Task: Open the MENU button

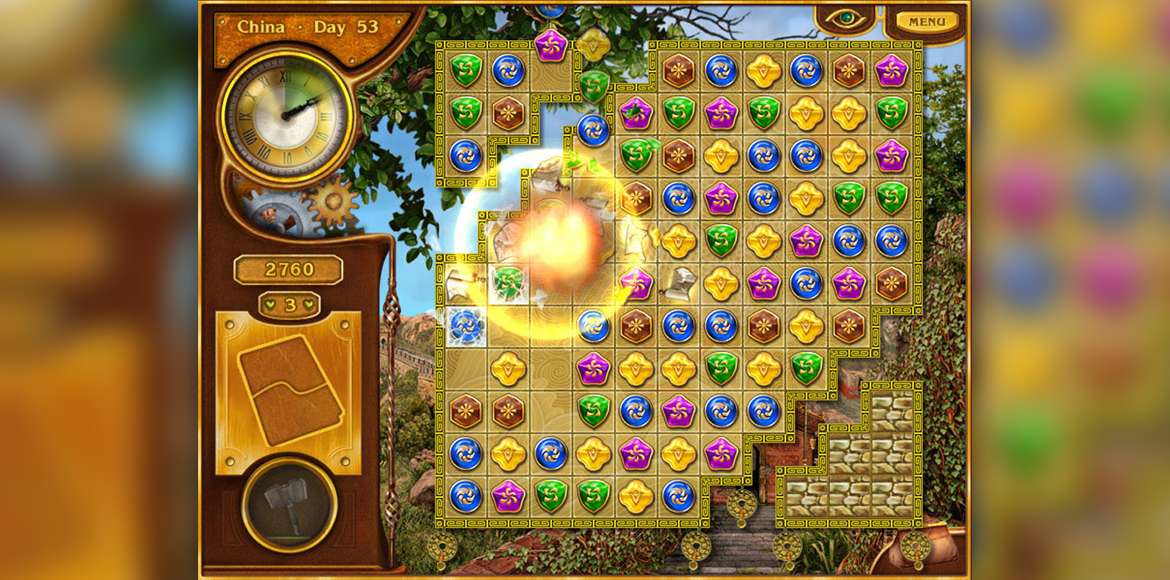Action: pos(926,21)
